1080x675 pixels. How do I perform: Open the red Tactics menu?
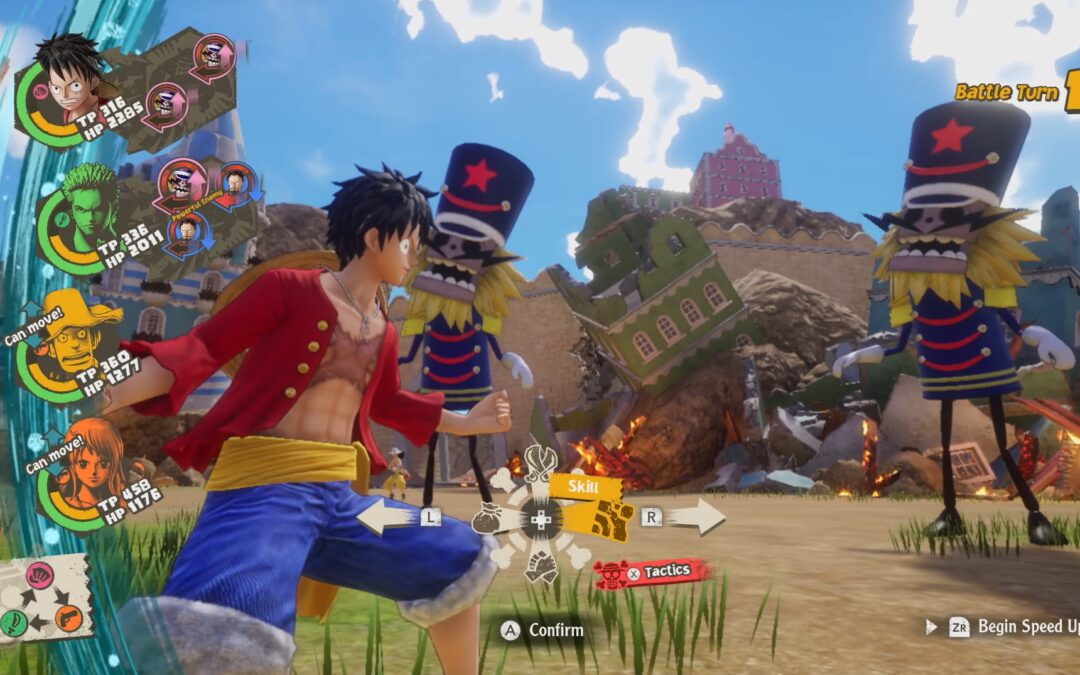(x=653, y=572)
